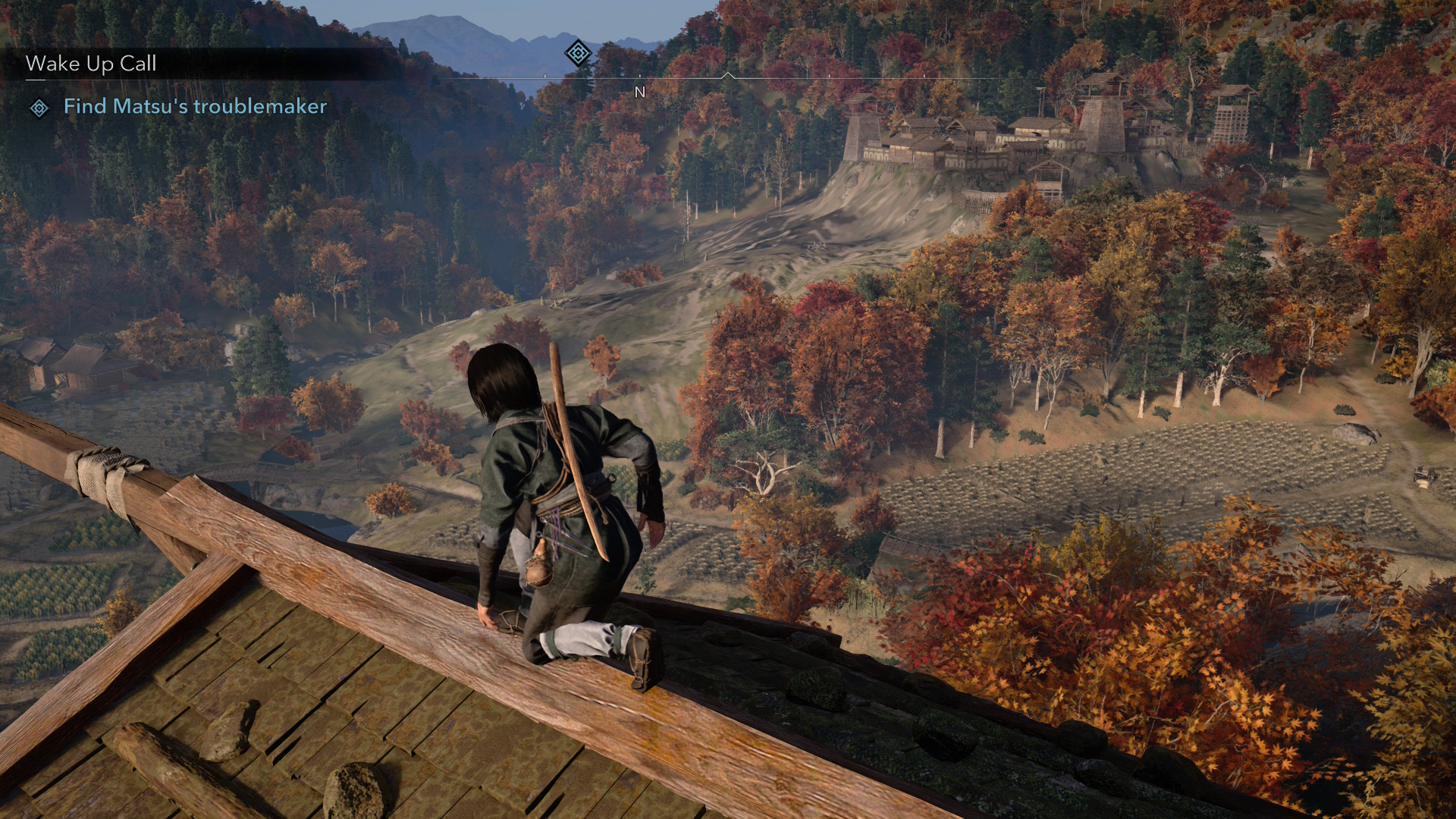This screenshot has height=819, width=1456.
Task: Select the Wake Up Call quest title
Action: point(91,64)
